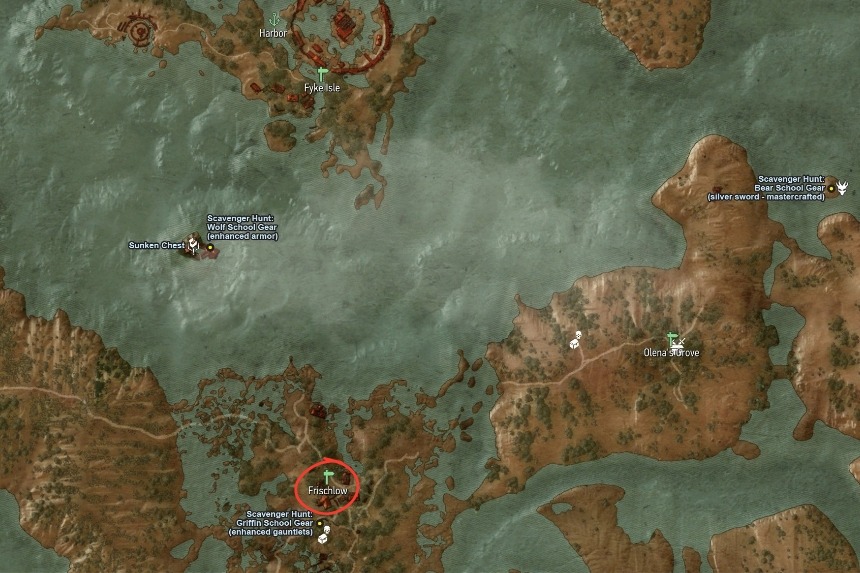Select the Bear School Gear quest marker dot
Screen dimensions: 860x573
click(x=831, y=187)
